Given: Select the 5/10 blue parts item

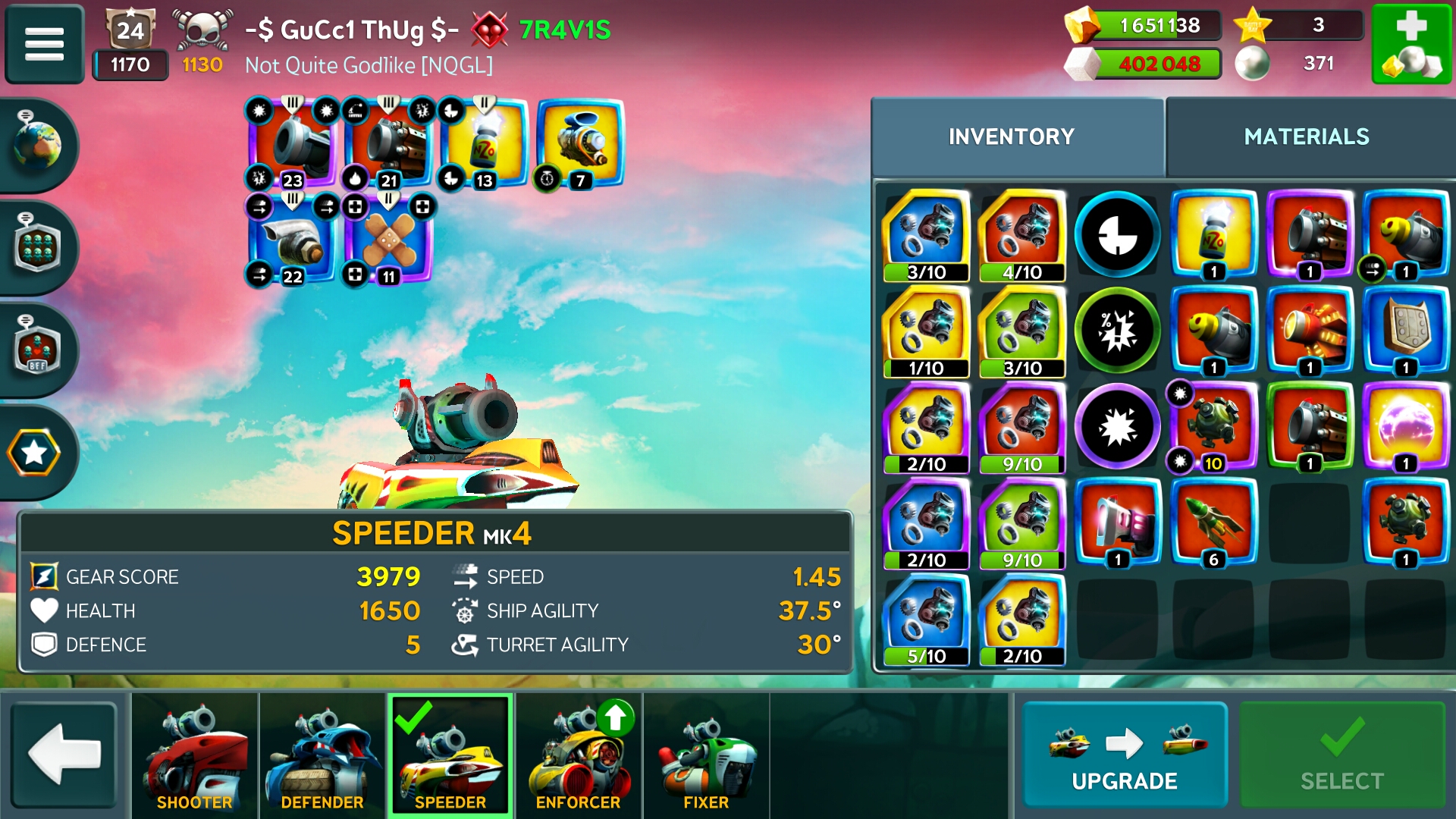Looking at the screenshot, I should tap(926, 620).
